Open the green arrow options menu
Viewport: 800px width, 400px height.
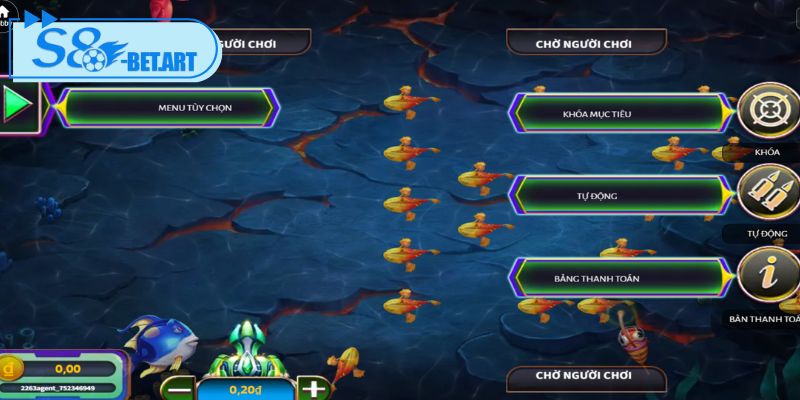coord(18,104)
